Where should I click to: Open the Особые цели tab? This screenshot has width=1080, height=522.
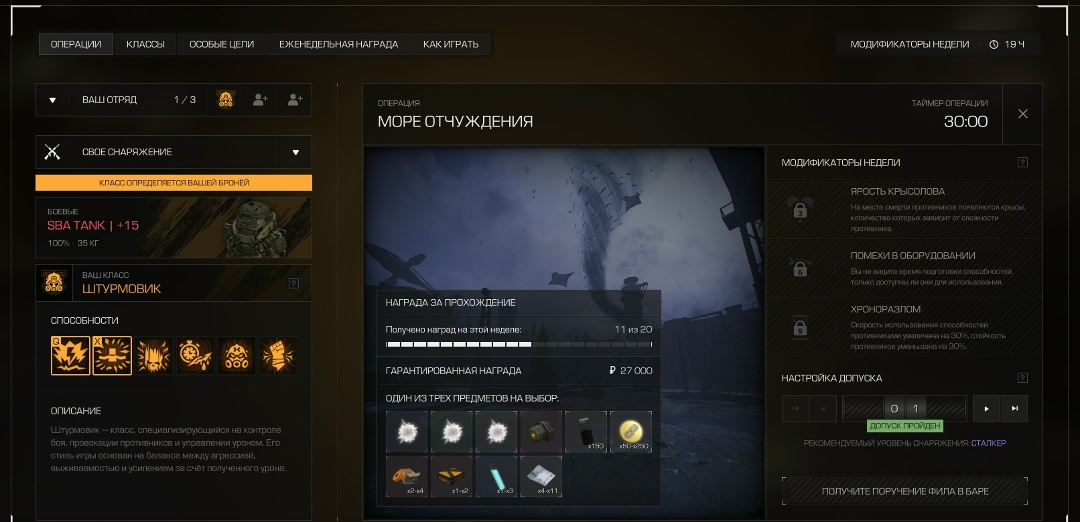(x=222, y=44)
